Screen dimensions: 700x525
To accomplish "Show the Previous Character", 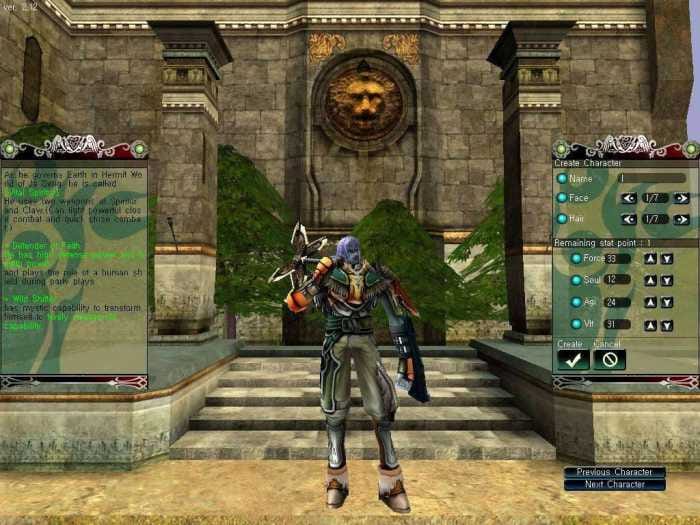I will coord(614,472).
